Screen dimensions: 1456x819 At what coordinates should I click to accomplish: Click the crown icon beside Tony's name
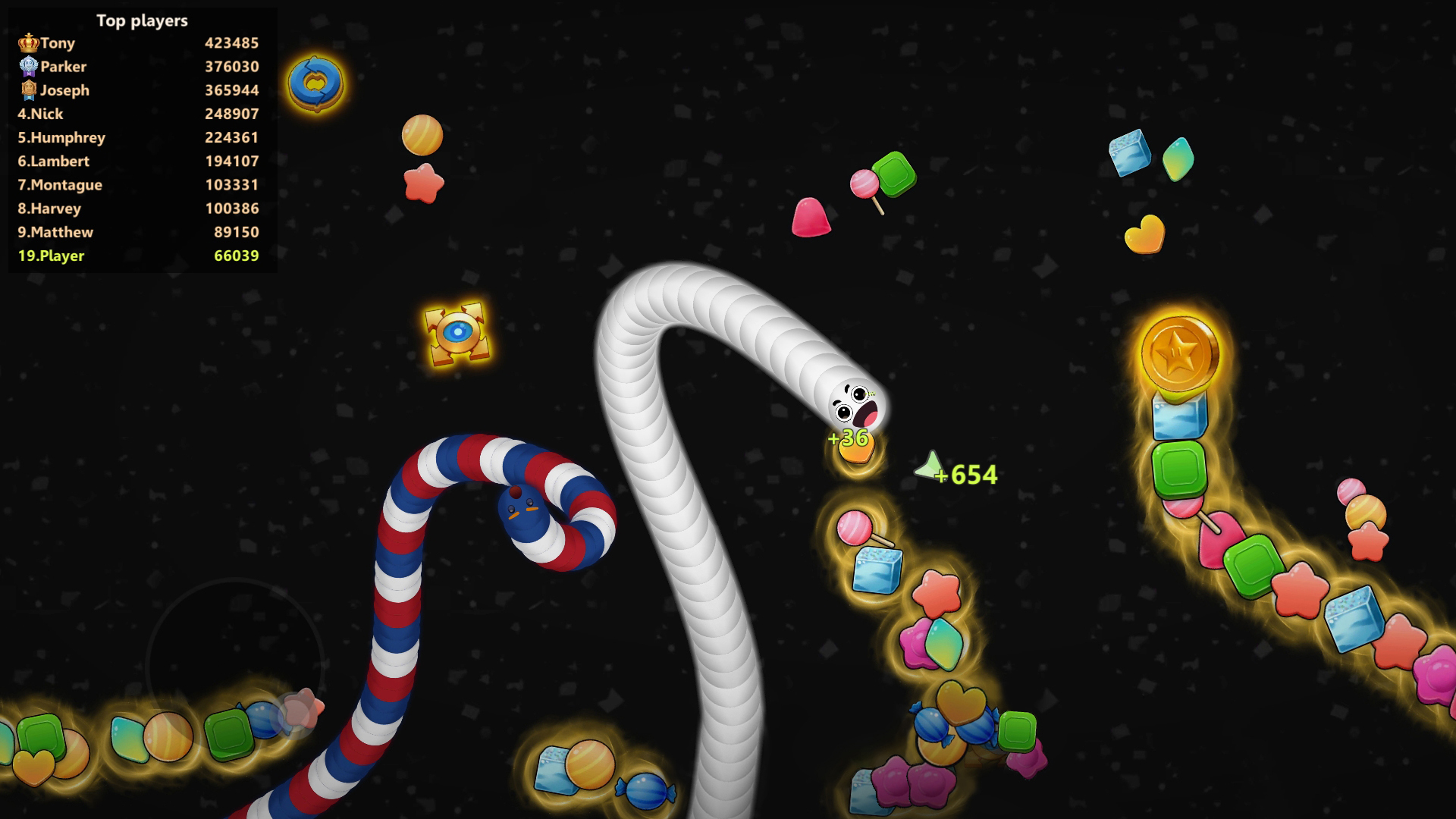pos(28,42)
